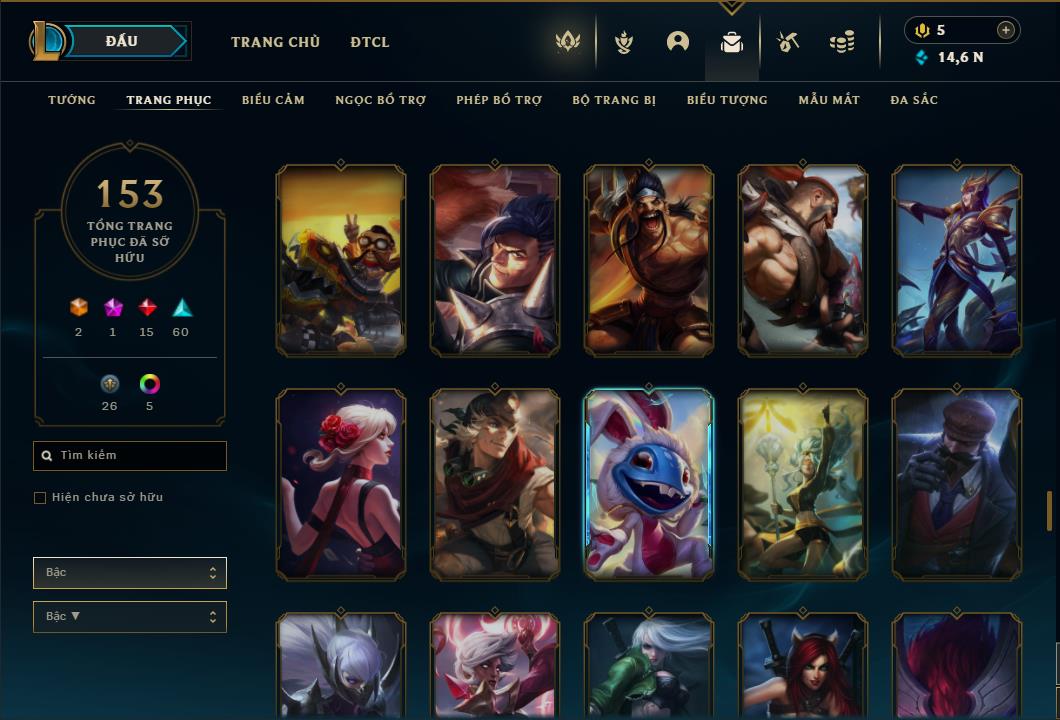The image size is (1060, 720).
Task: Open the backpack collection icon
Action: [732, 42]
